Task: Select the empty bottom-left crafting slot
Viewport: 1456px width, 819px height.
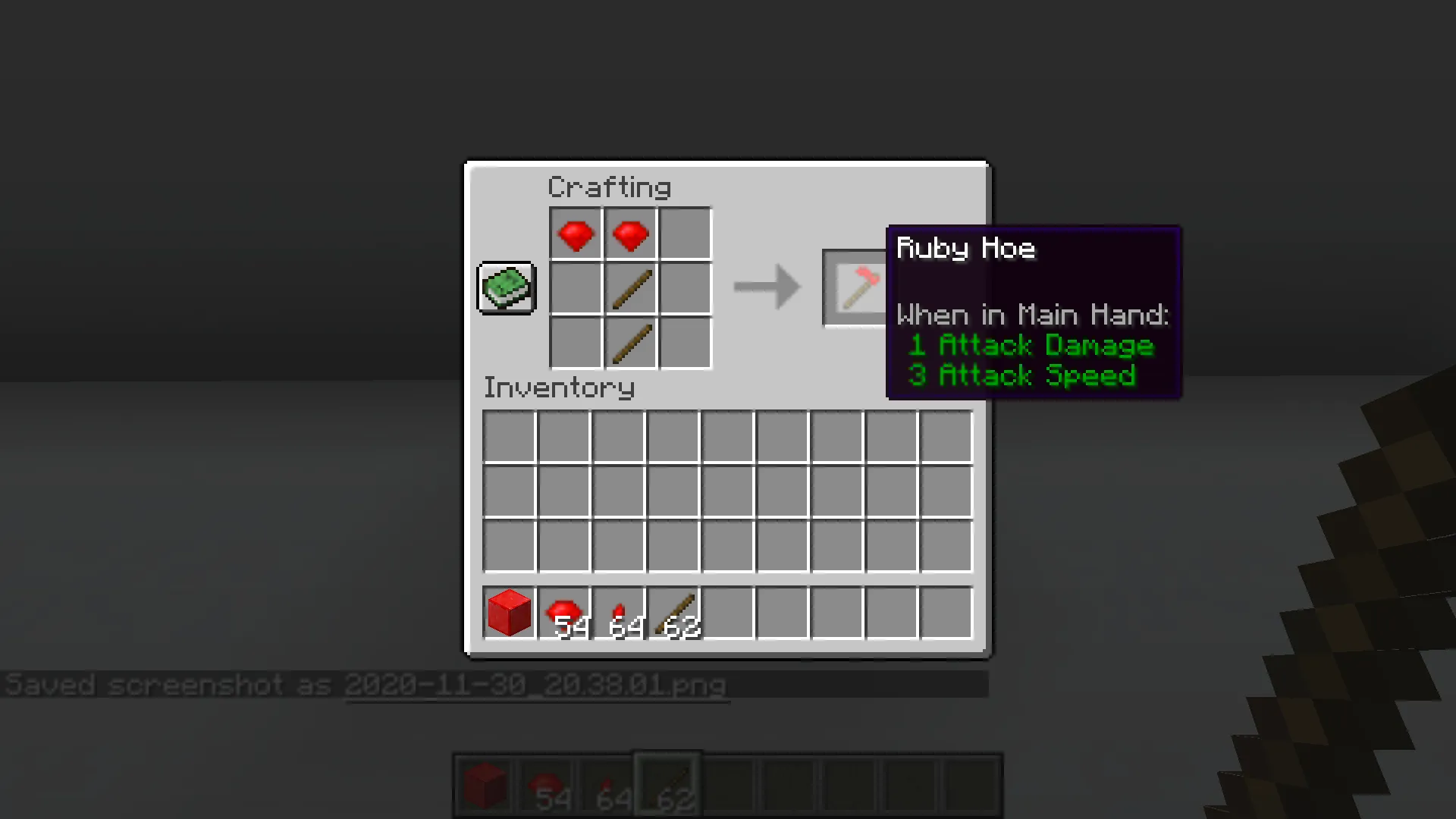Action: coord(575,344)
